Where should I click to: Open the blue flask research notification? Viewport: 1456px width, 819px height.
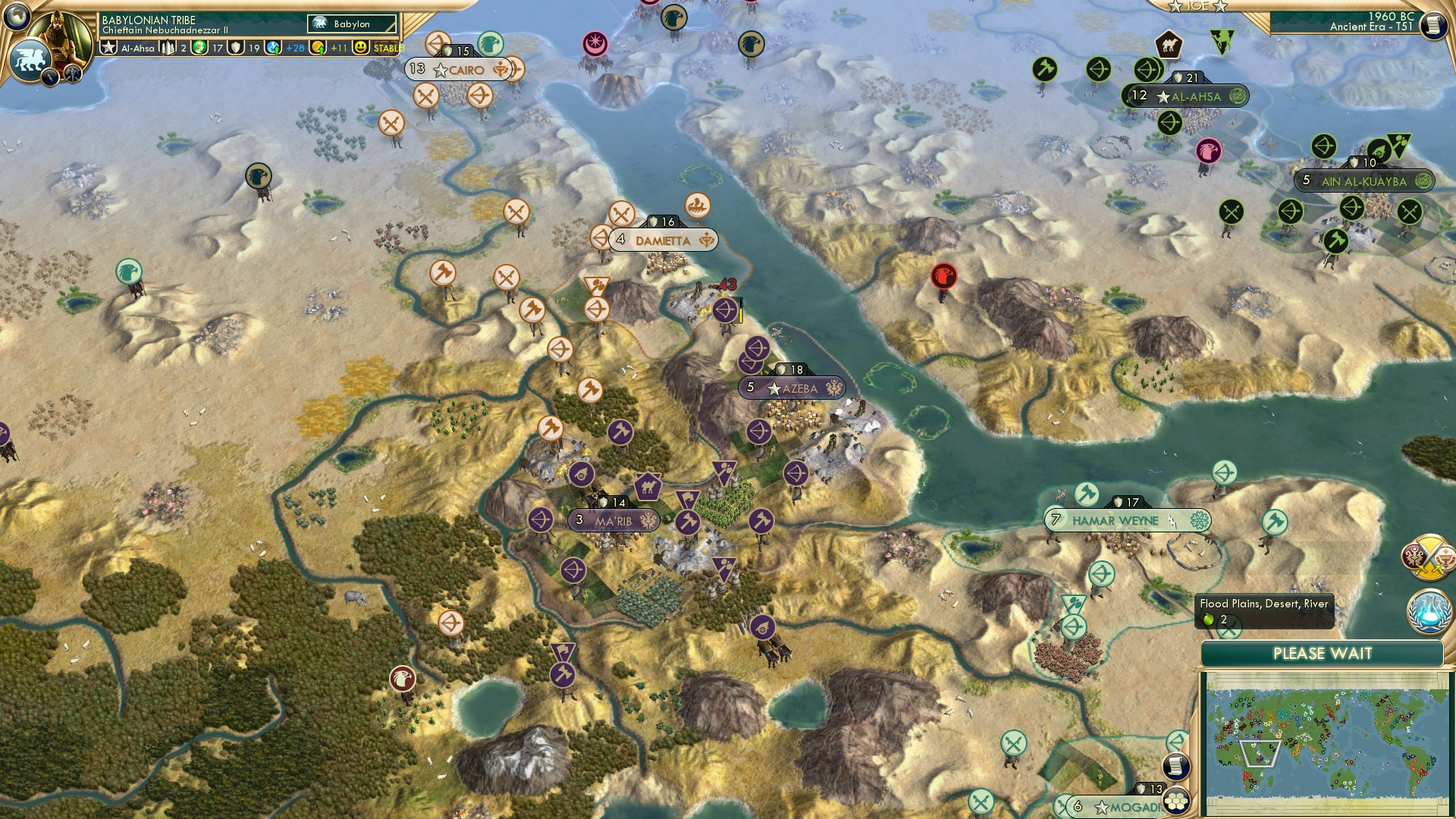click(1429, 613)
